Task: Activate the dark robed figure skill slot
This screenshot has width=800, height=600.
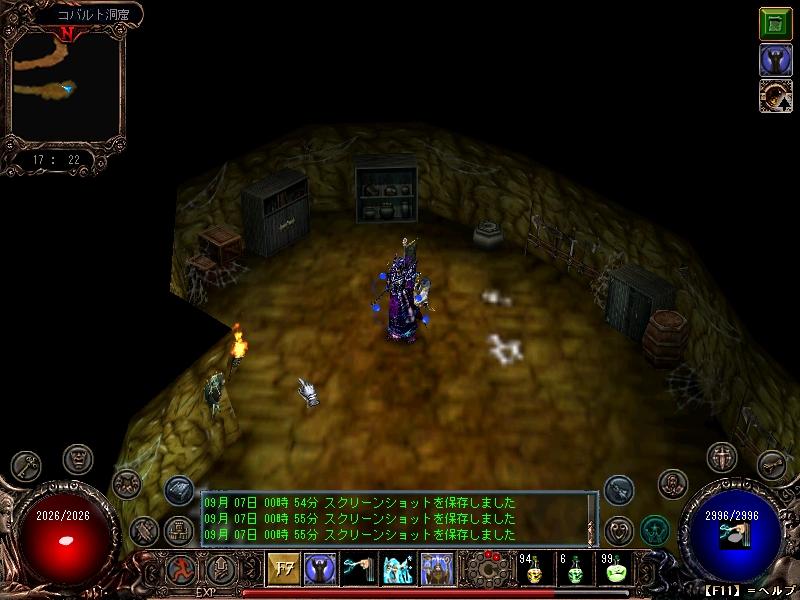Action: pyautogui.click(x=319, y=569)
